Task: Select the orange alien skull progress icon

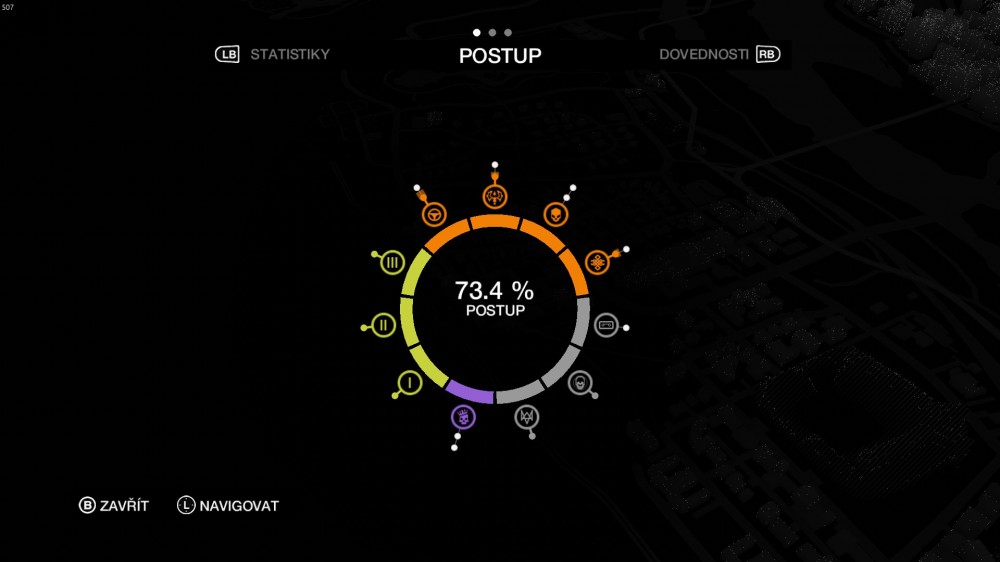Action: [553, 213]
